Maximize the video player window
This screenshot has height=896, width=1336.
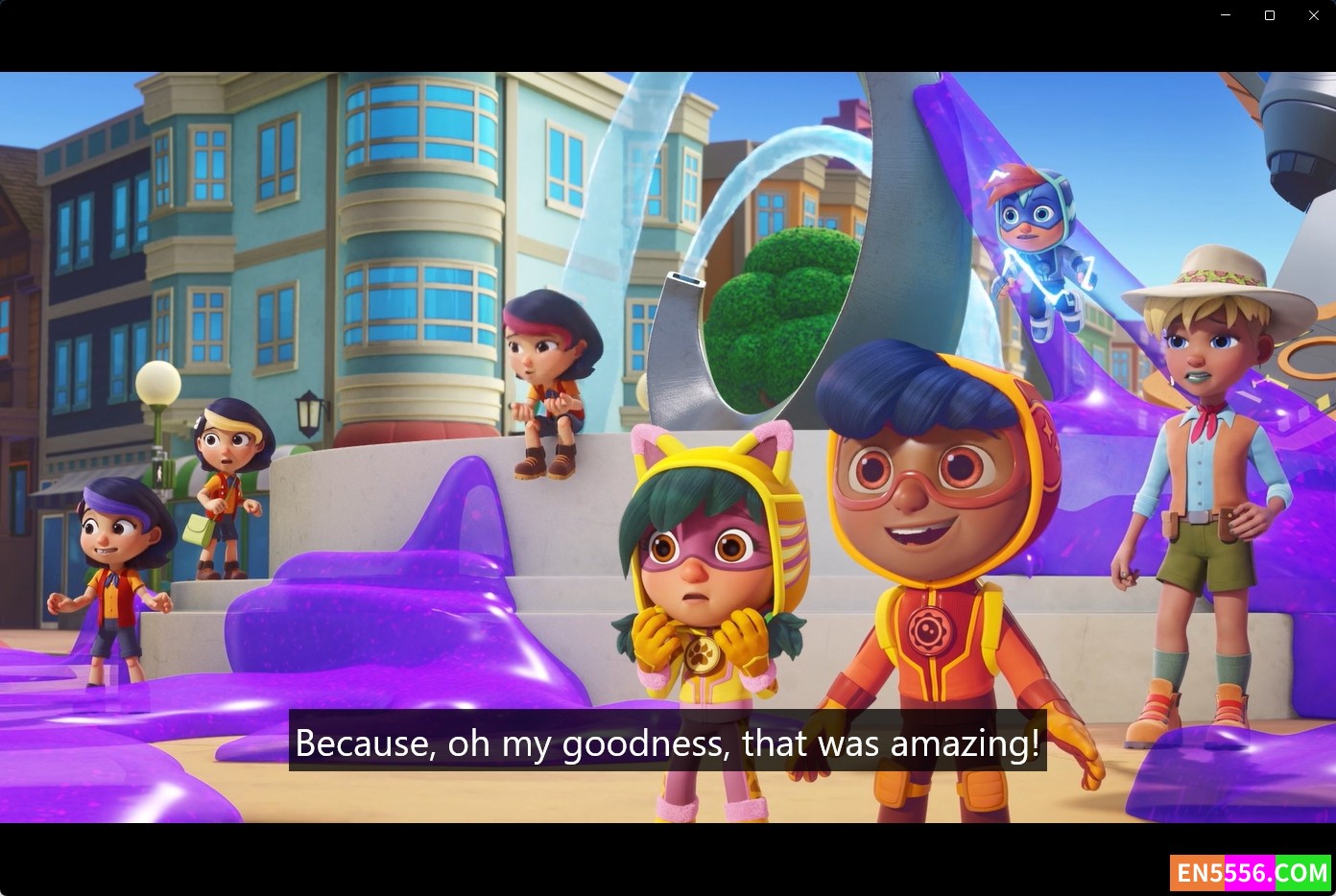(1269, 15)
